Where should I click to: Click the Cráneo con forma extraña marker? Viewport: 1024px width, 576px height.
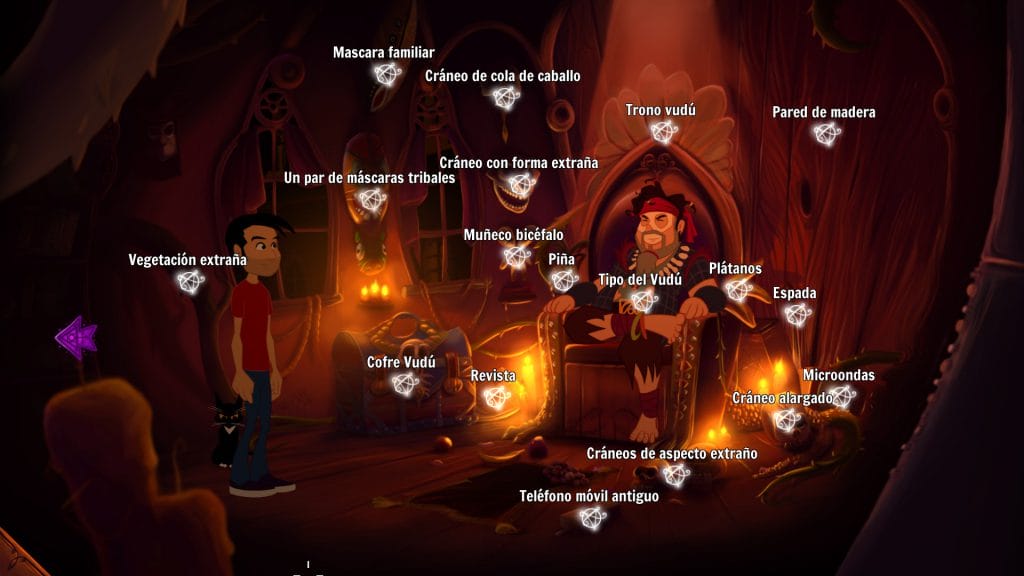pyautogui.click(x=520, y=184)
